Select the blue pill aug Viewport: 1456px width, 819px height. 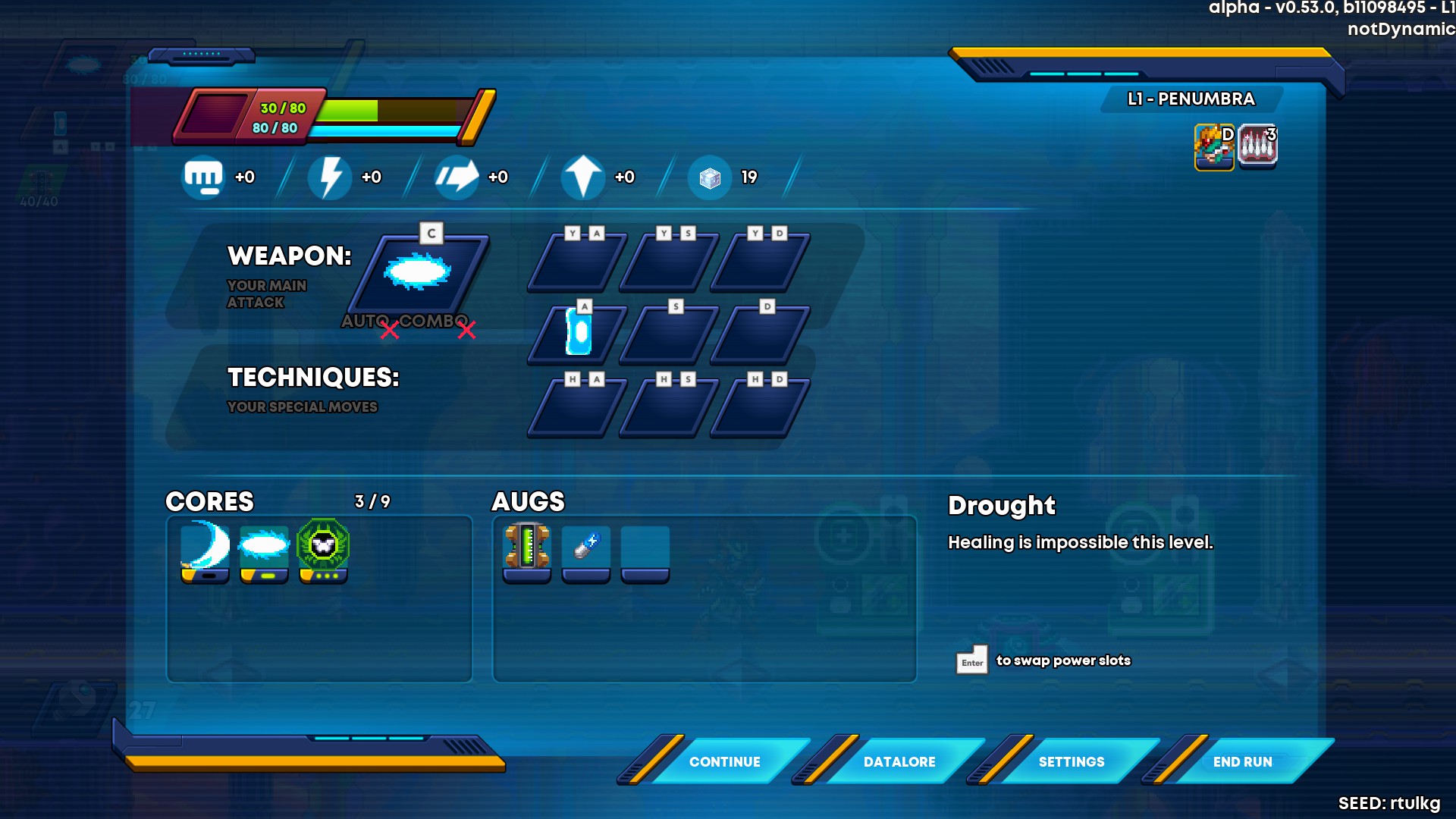[586, 548]
